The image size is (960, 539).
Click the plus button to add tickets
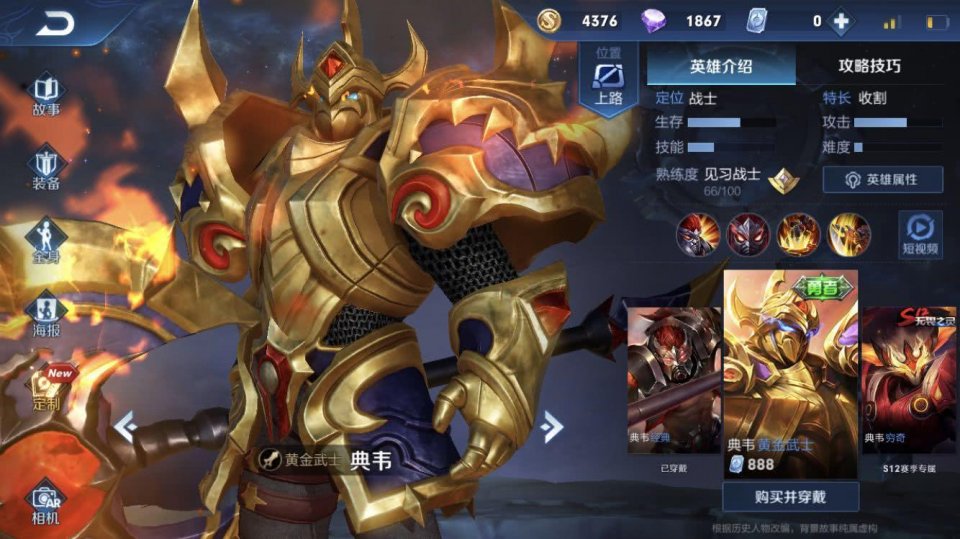pyautogui.click(x=842, y=21)
